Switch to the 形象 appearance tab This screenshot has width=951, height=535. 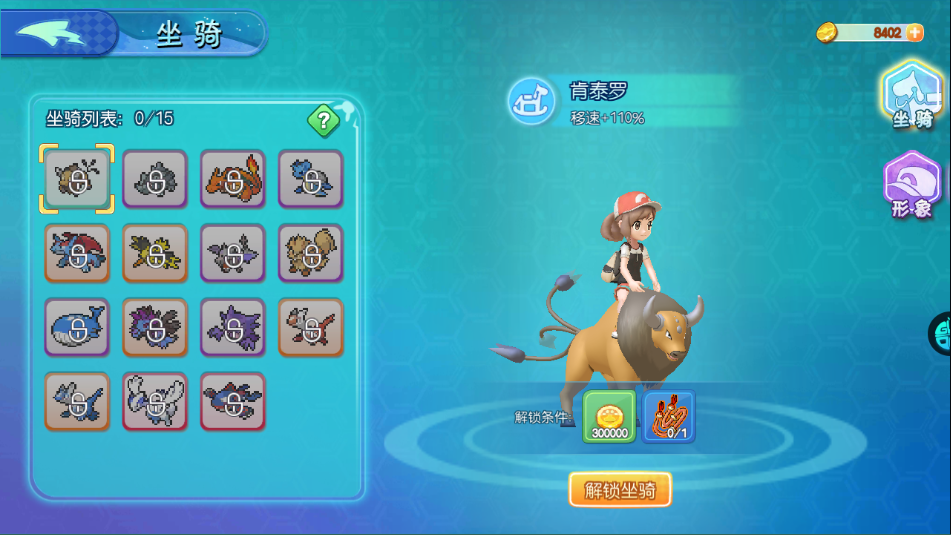click(911, 186)
